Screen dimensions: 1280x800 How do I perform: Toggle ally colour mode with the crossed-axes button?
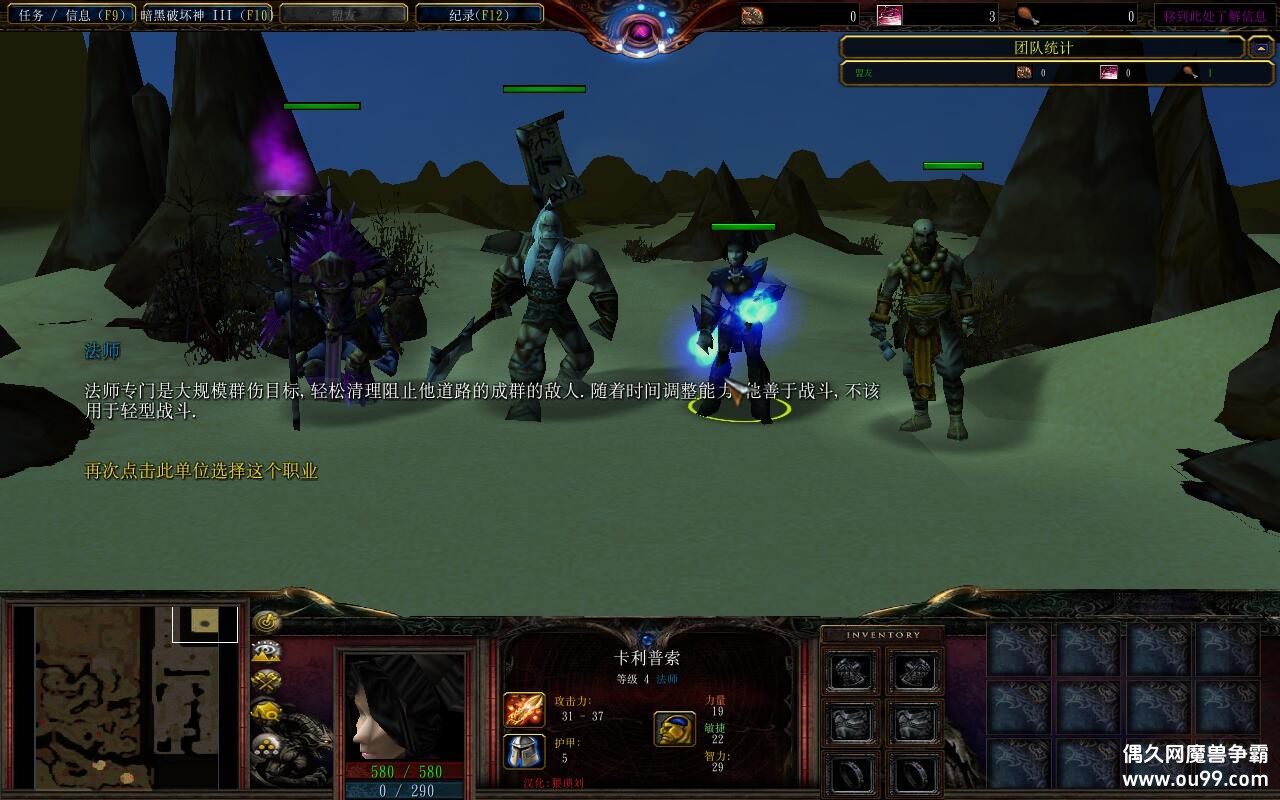click(x=266, y=682)
